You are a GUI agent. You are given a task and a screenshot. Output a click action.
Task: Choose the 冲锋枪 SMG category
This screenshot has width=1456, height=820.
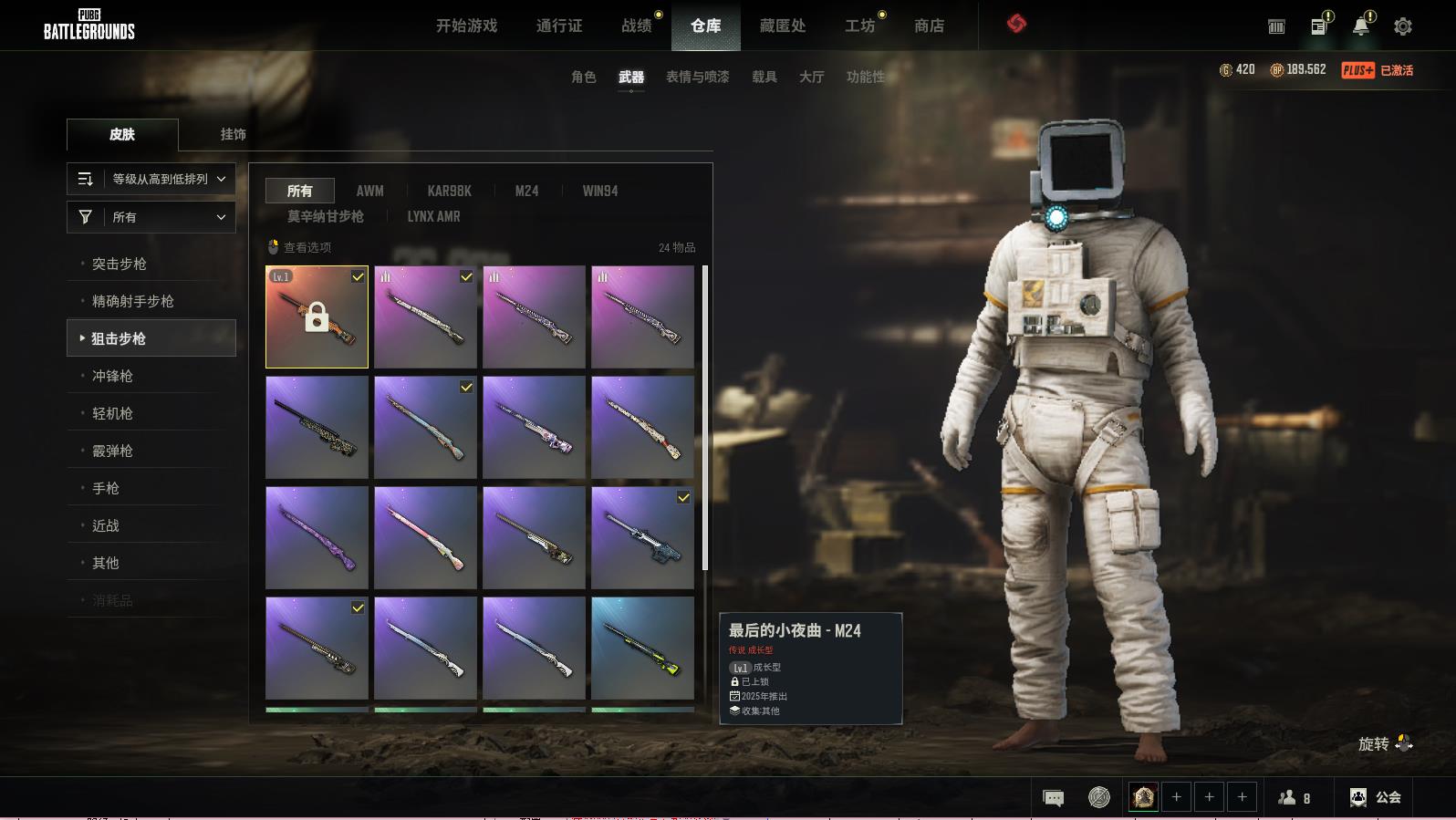tap(112, 376)
